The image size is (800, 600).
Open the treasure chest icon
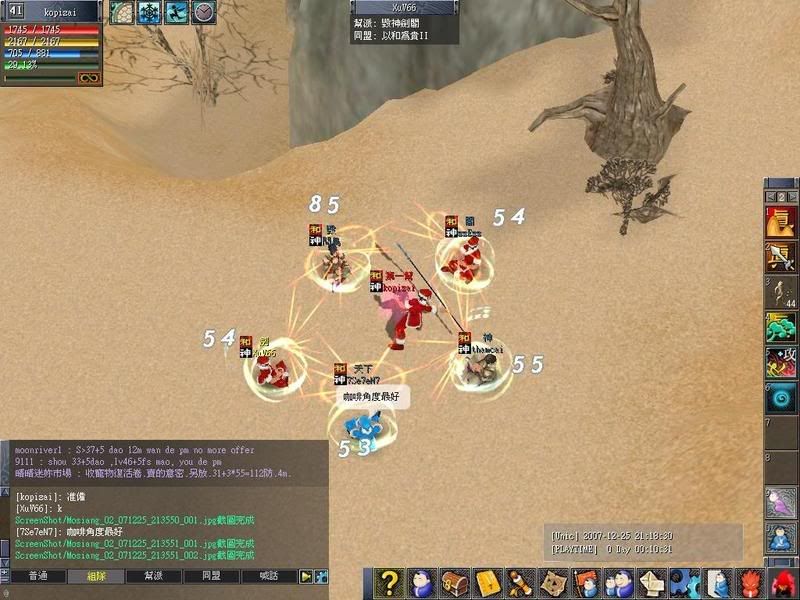(455, 582)
